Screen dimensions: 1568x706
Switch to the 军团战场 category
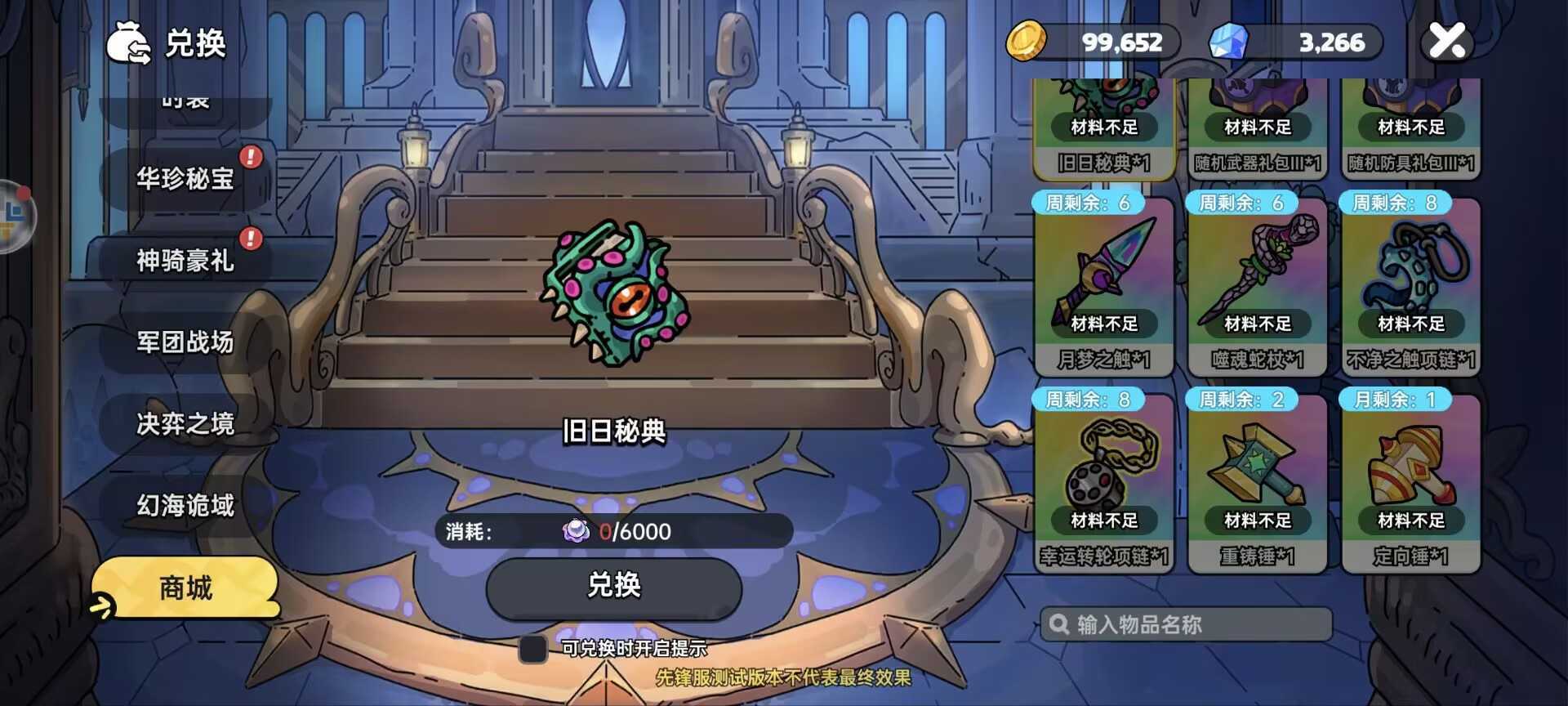point(183,343)
